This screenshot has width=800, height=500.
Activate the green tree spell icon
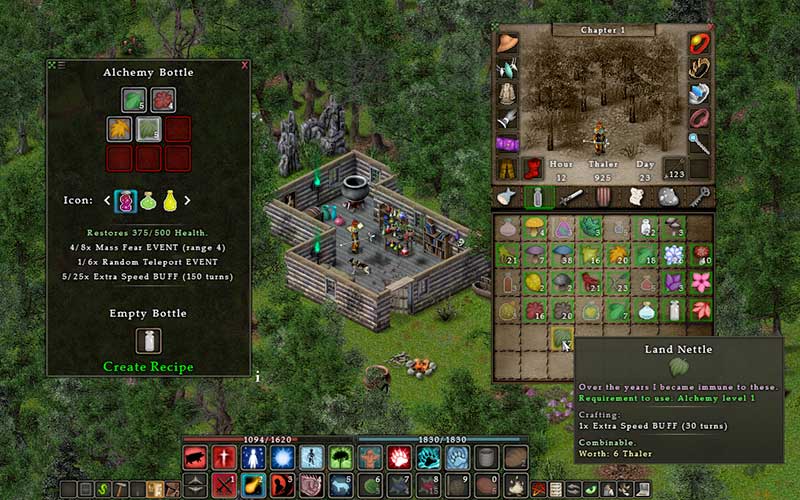pyautogui.click(x=340, y=458)
